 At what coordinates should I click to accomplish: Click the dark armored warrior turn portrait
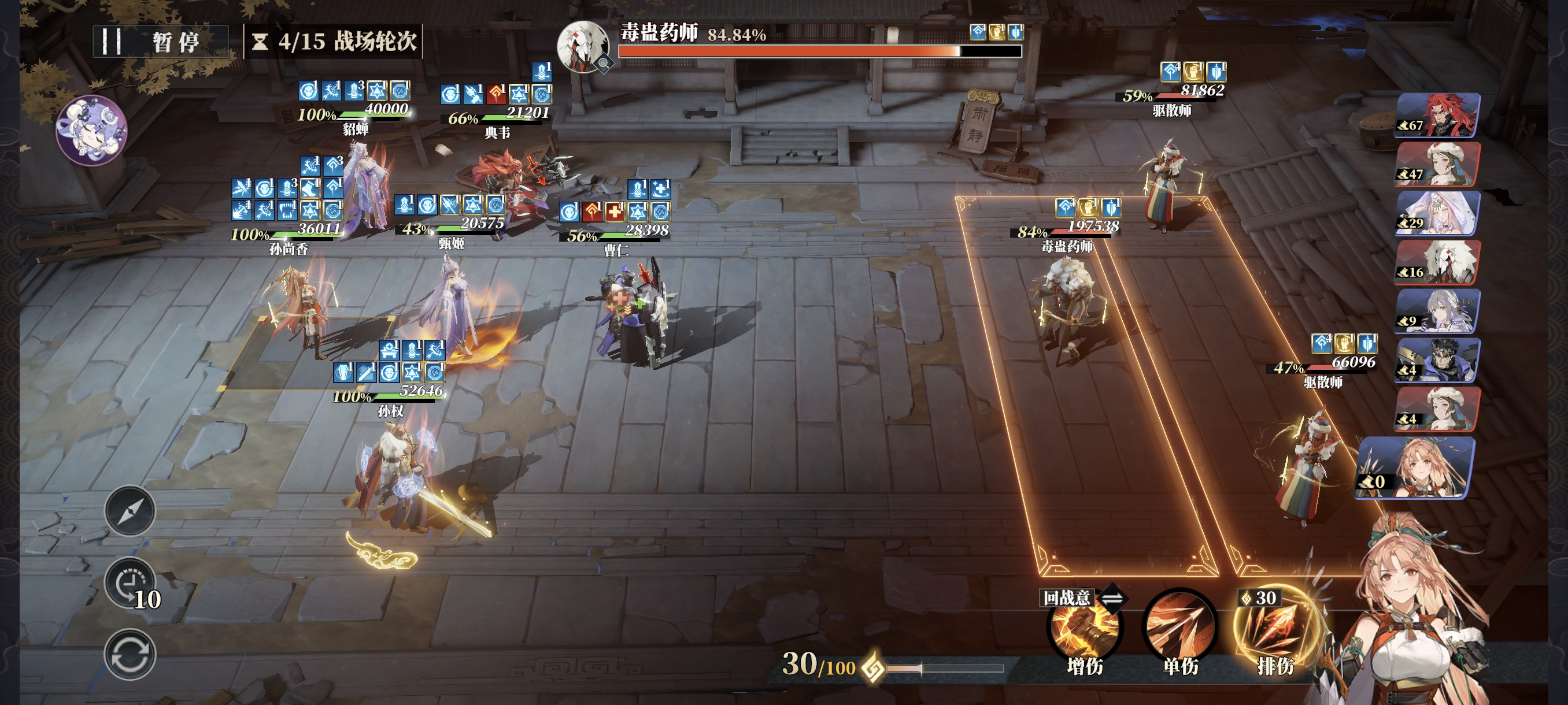tap(1437, 359)
